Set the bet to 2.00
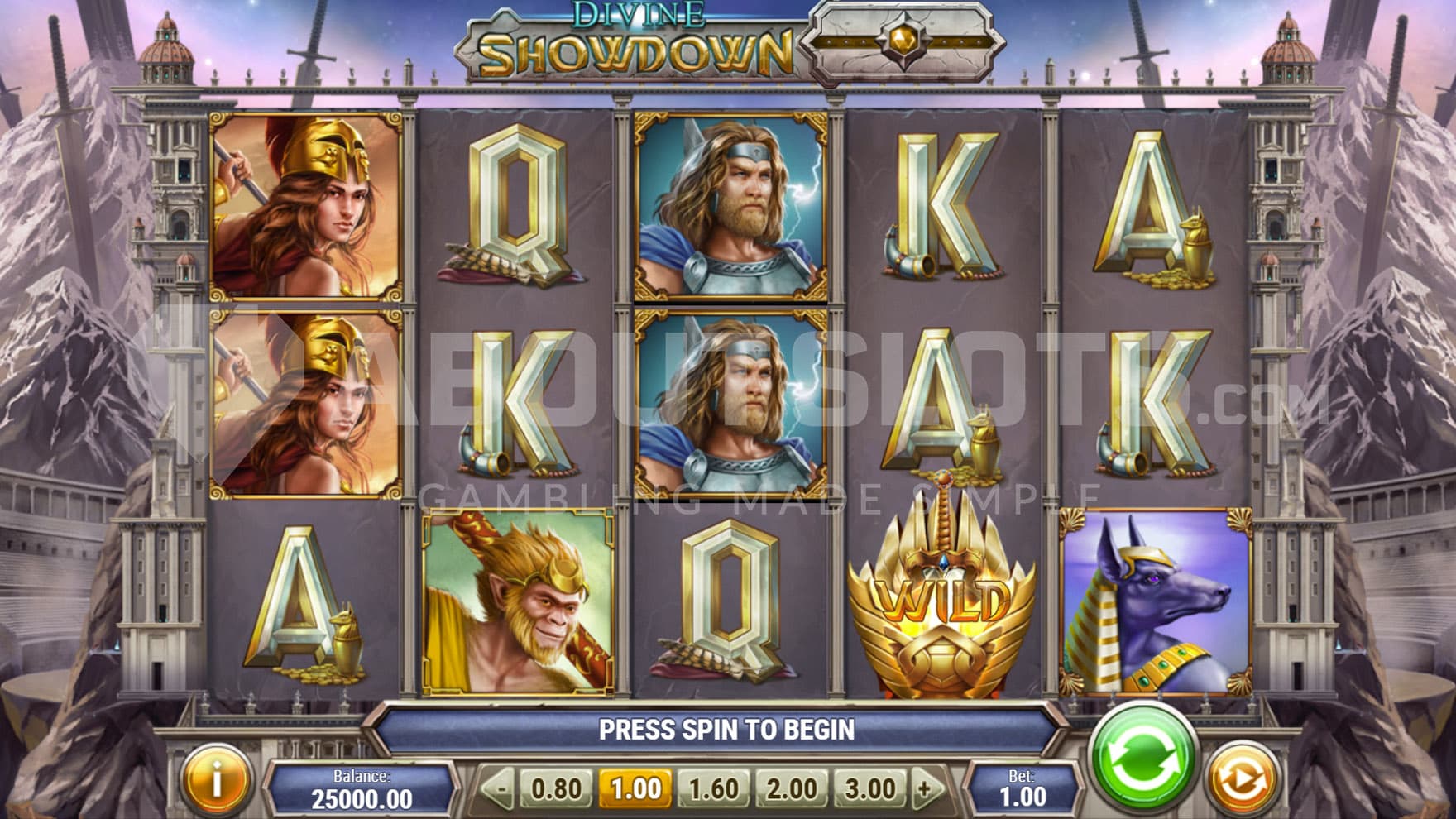This screenshot has height=819, width=1456. coord(792,788)
